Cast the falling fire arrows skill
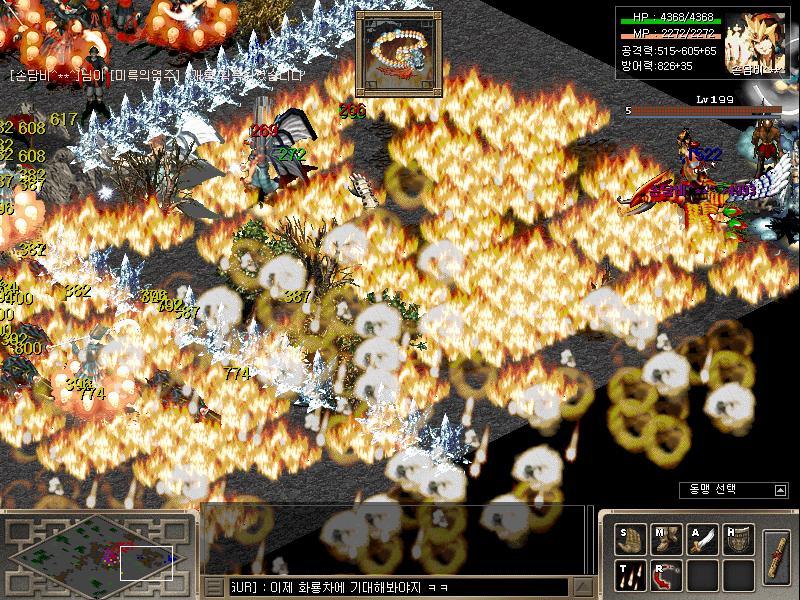The image size is (800, 600). 631,575
